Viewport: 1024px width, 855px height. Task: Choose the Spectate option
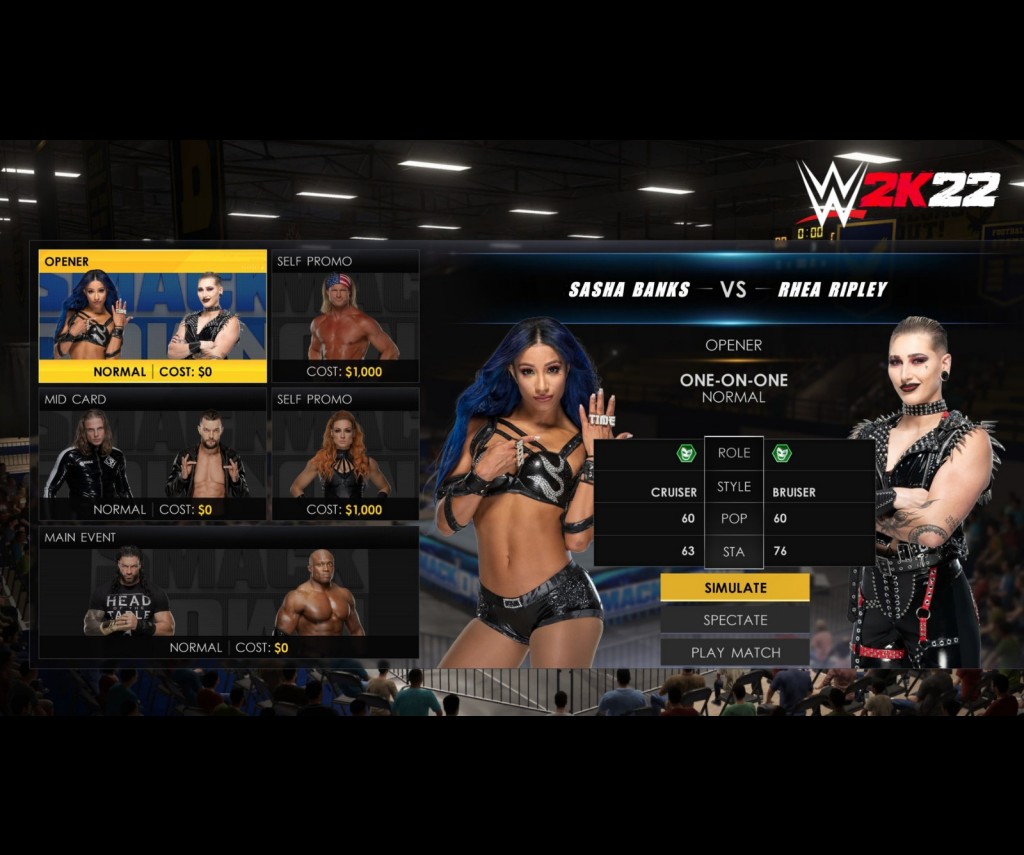[735, 620]
